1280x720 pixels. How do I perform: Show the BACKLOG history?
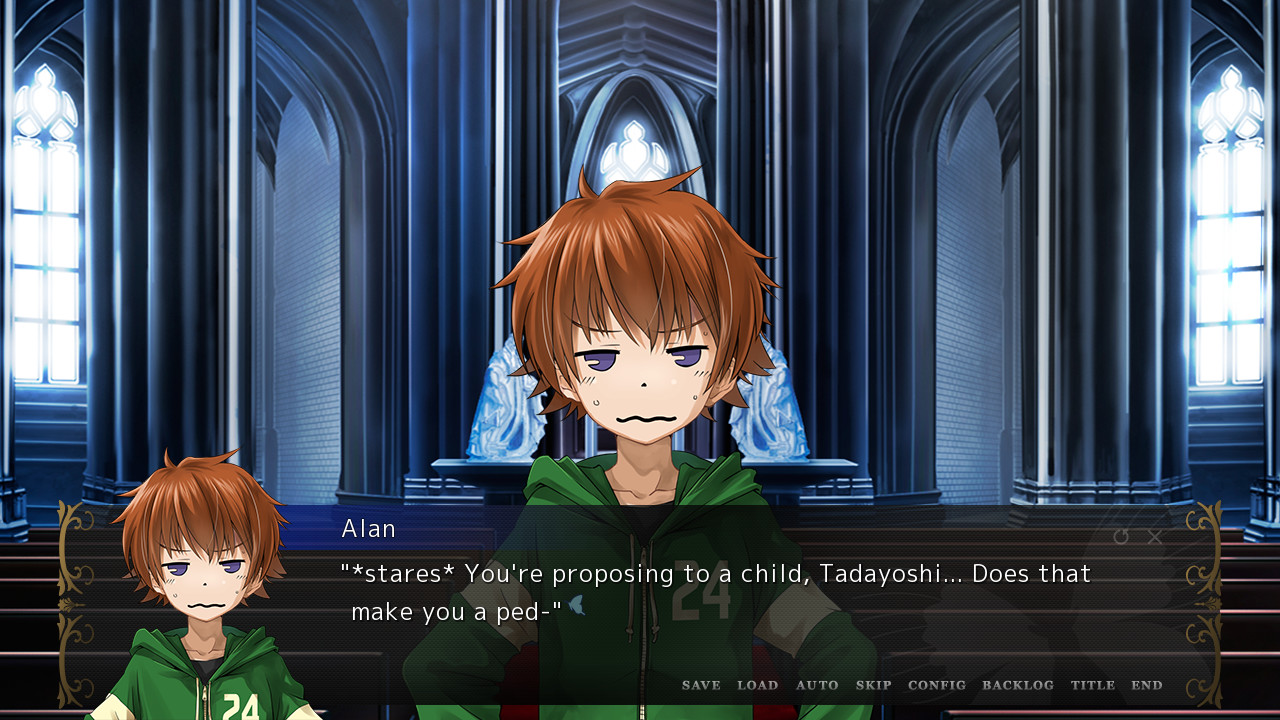(1018, 685)
